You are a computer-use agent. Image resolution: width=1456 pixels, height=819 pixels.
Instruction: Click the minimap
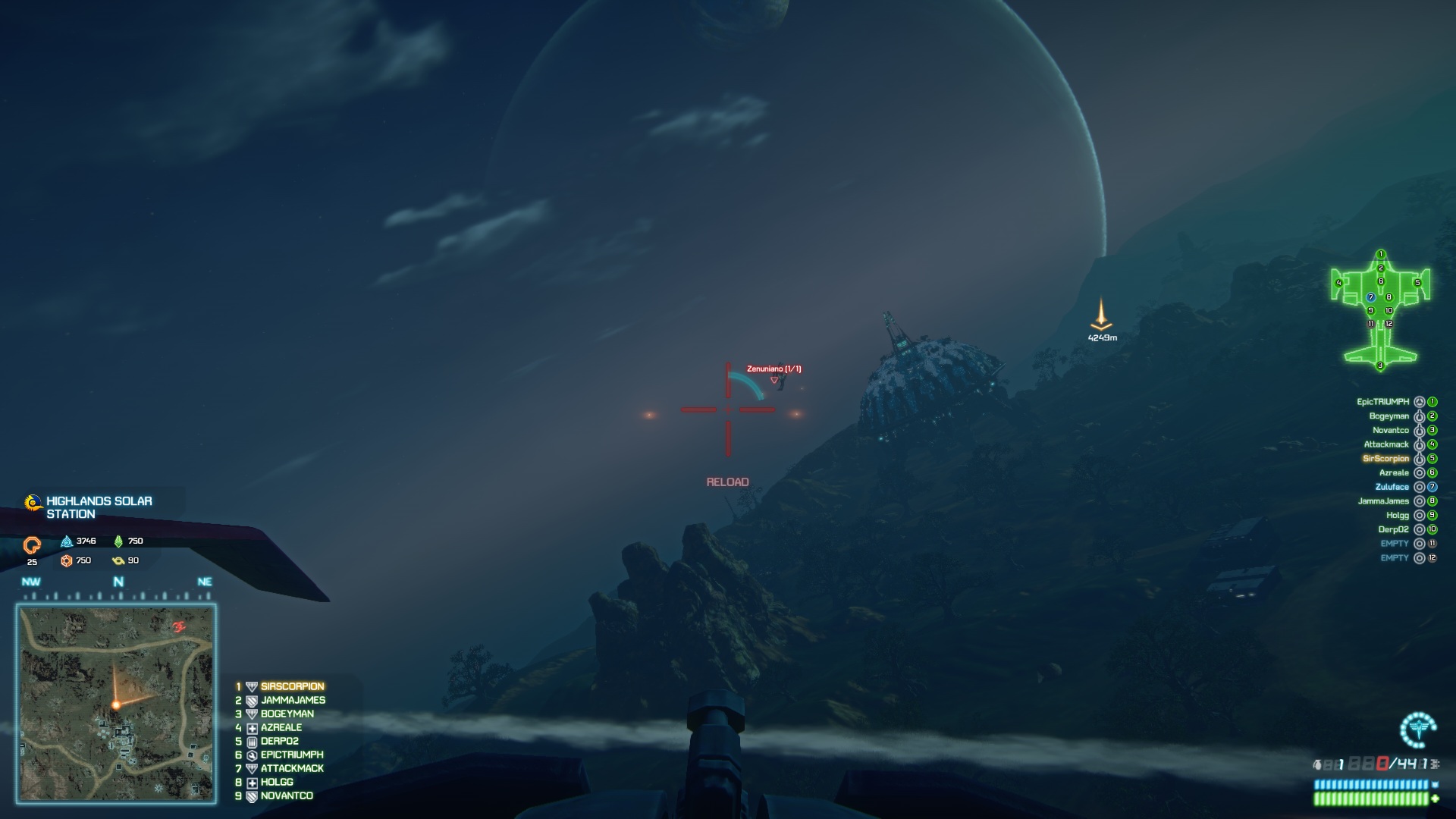116,703
